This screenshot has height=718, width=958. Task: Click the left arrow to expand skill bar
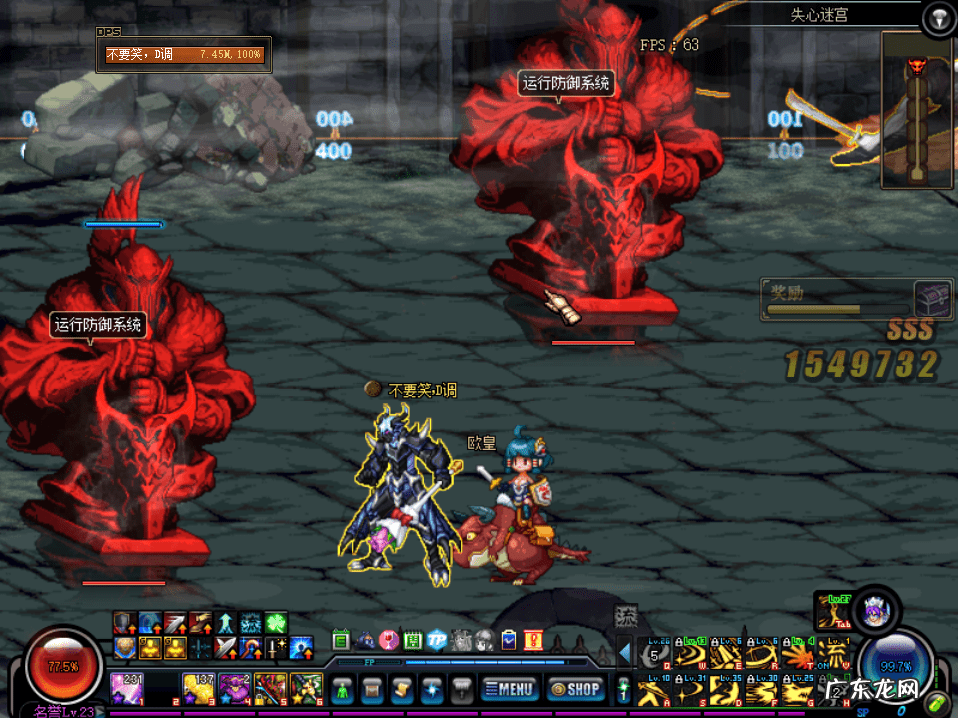[x=624, y=654]
